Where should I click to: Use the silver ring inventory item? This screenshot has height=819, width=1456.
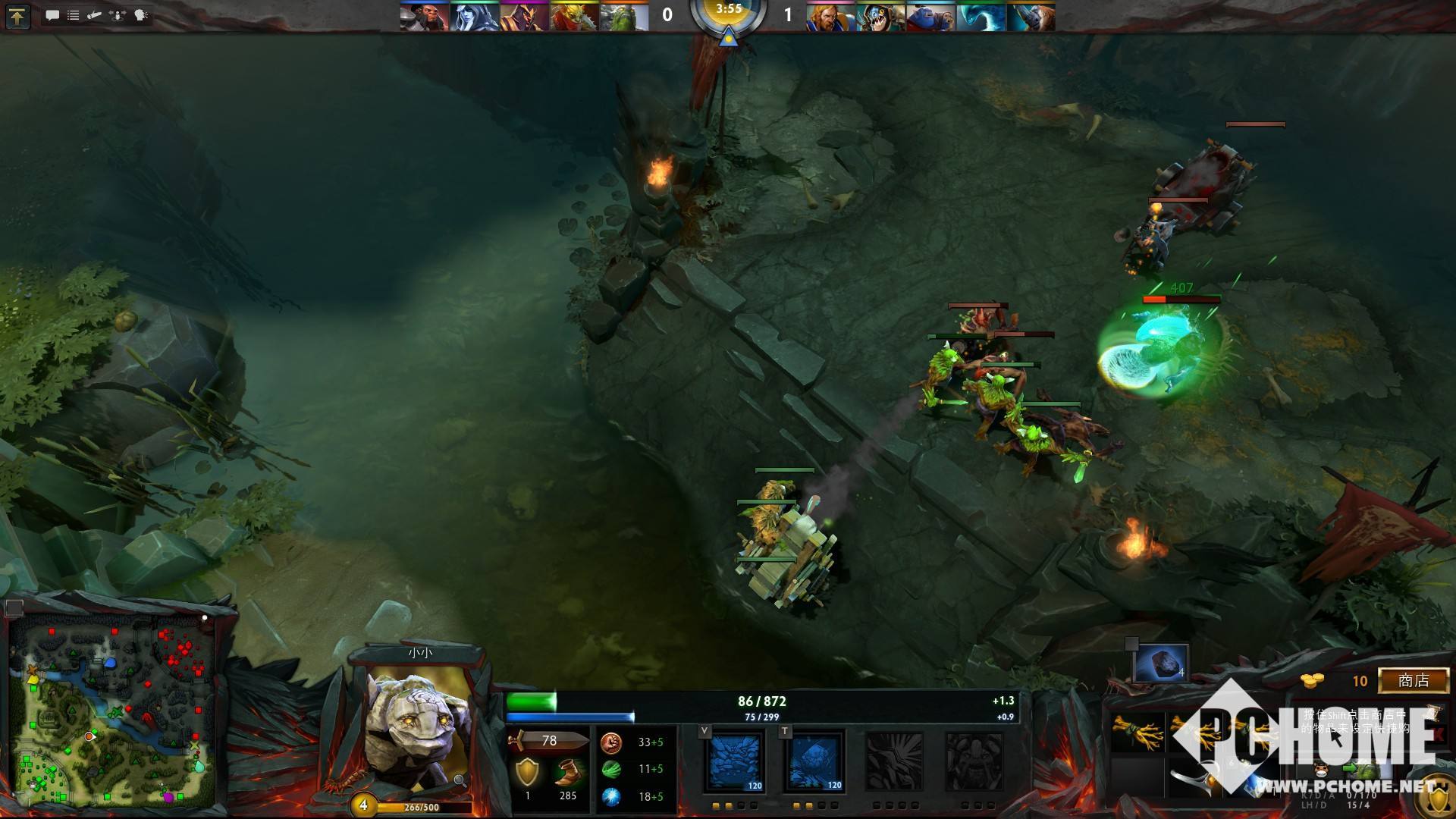coord(1192,781)
